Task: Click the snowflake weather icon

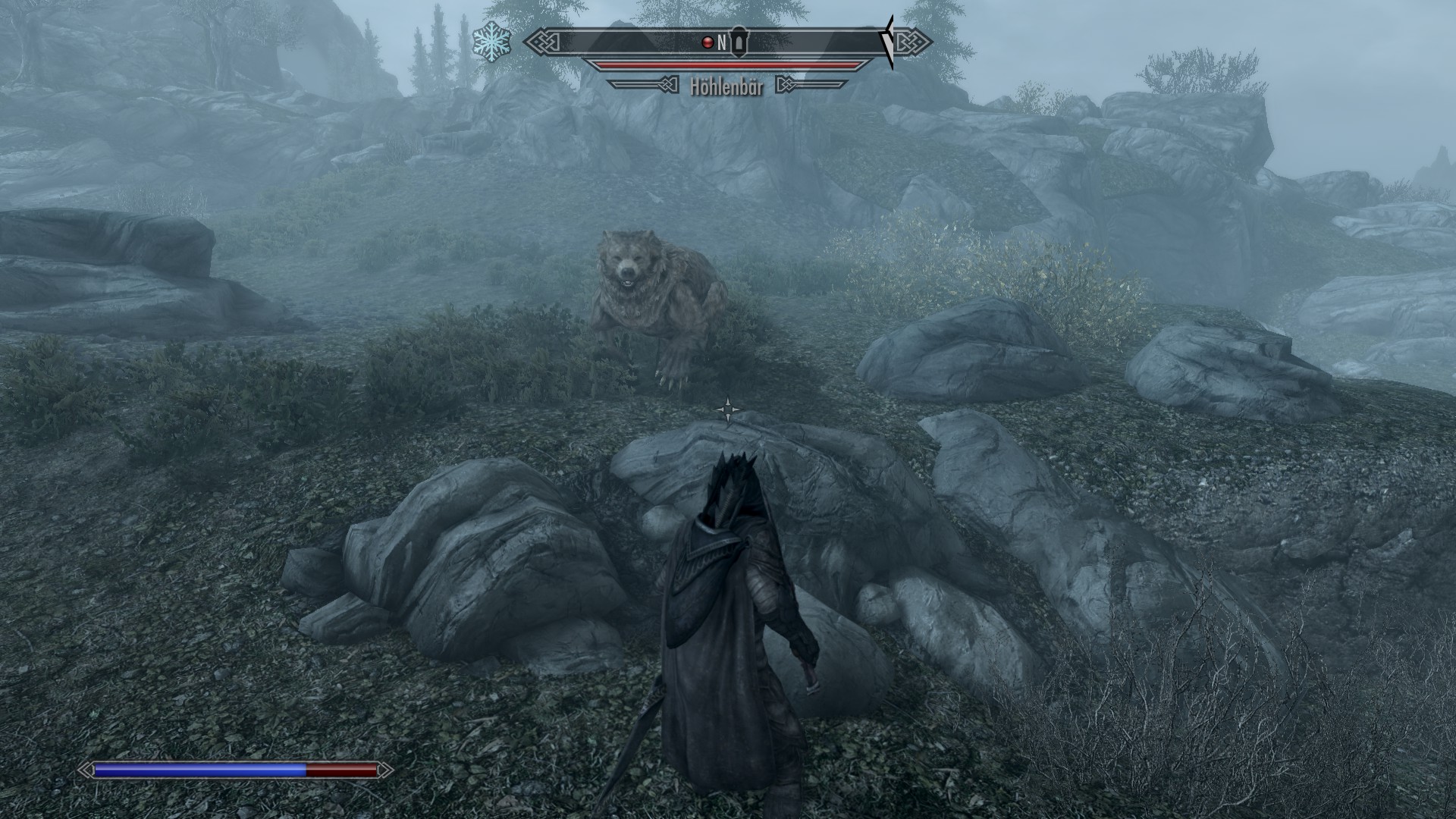Action: [x=491, y=42]
